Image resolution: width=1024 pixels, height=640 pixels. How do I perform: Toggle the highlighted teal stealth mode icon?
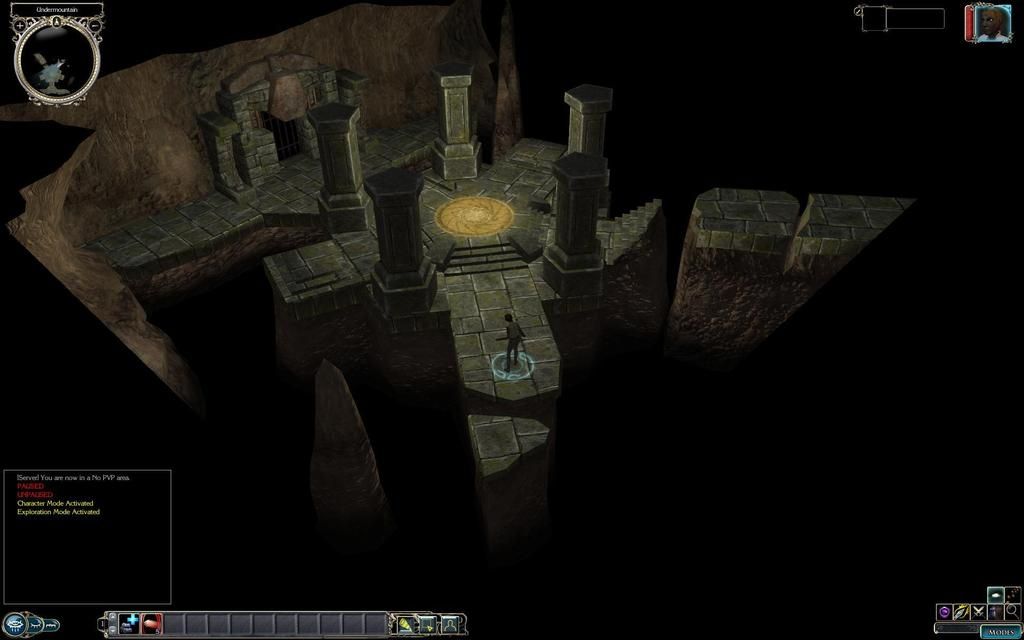(x=996, y=595)
